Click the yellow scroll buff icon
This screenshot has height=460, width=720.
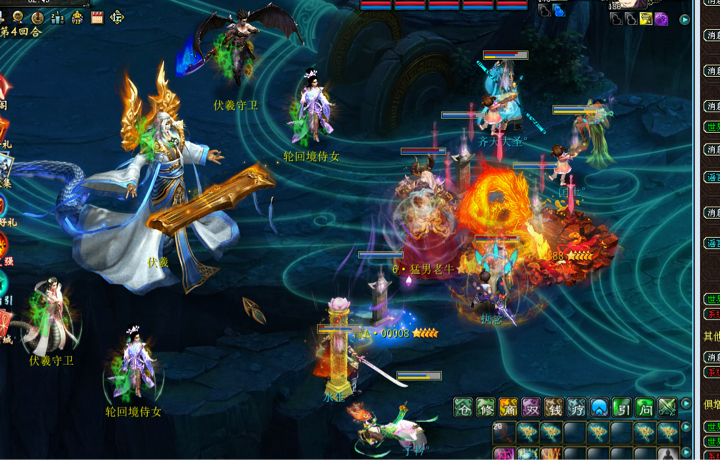pos(647,19)
